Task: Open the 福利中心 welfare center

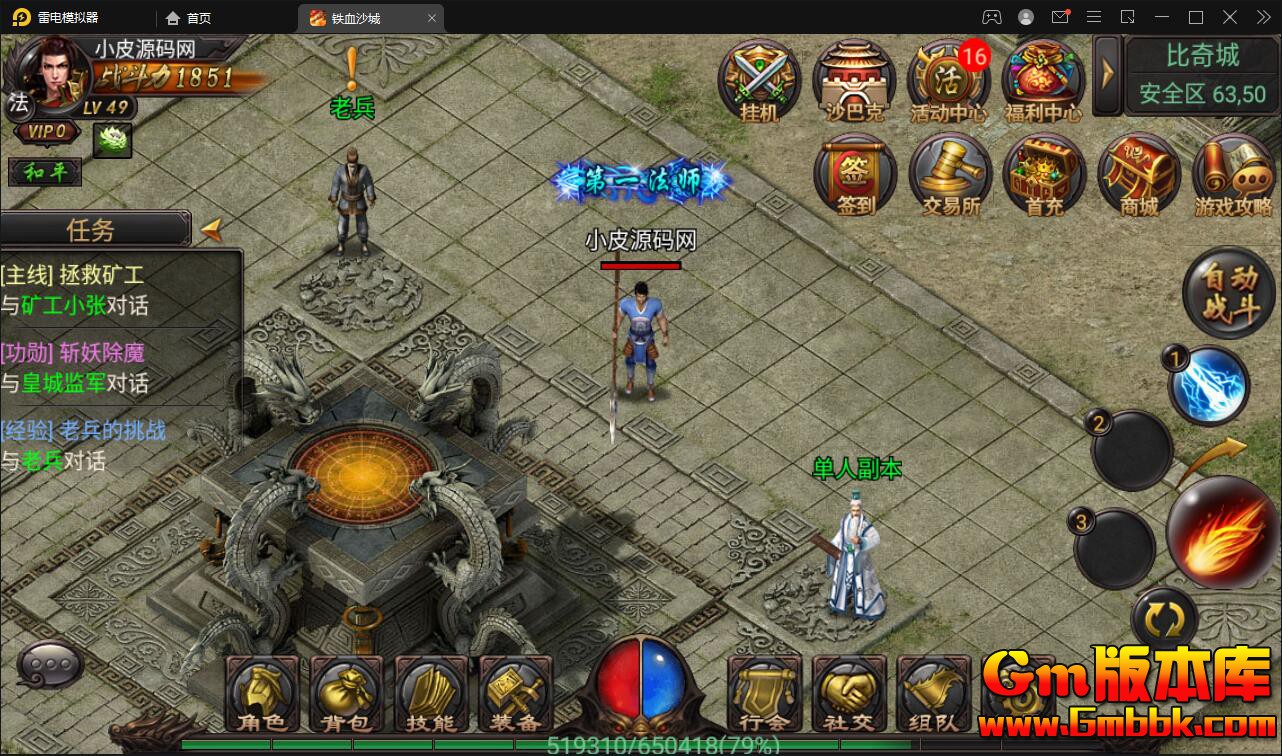Action: point(1042,79)
